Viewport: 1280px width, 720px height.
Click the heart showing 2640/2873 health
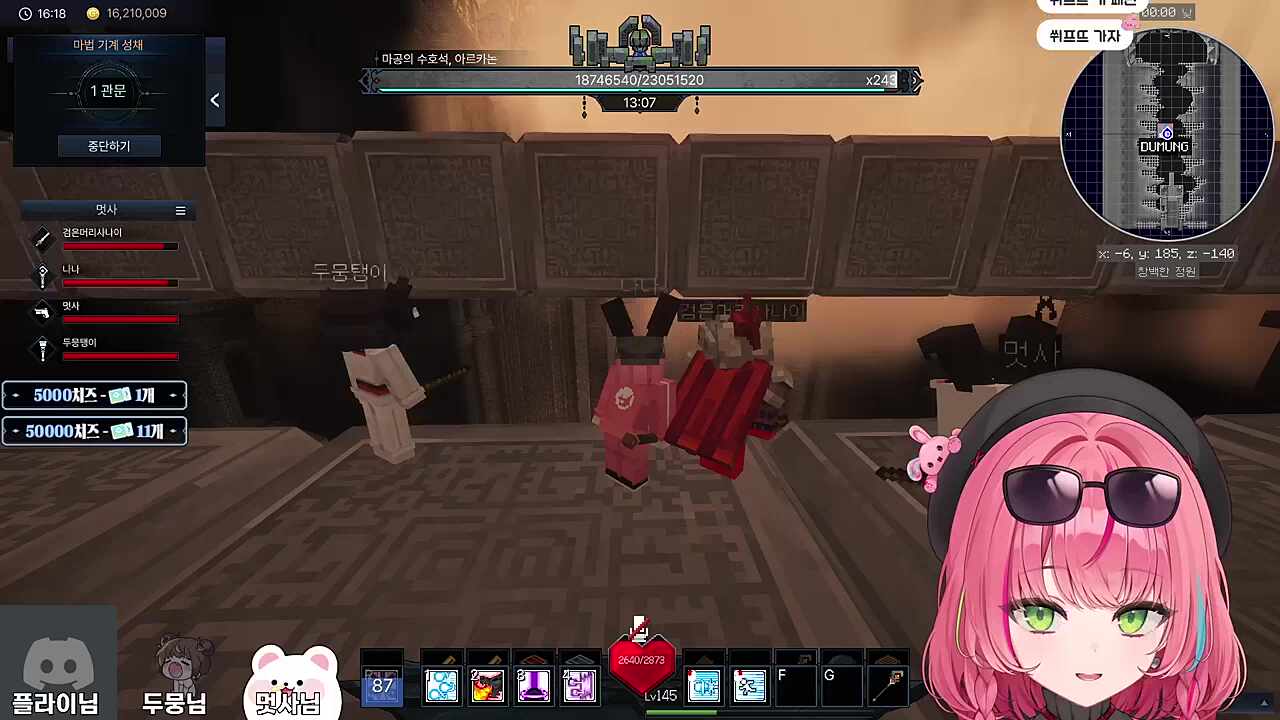(640, 660)
